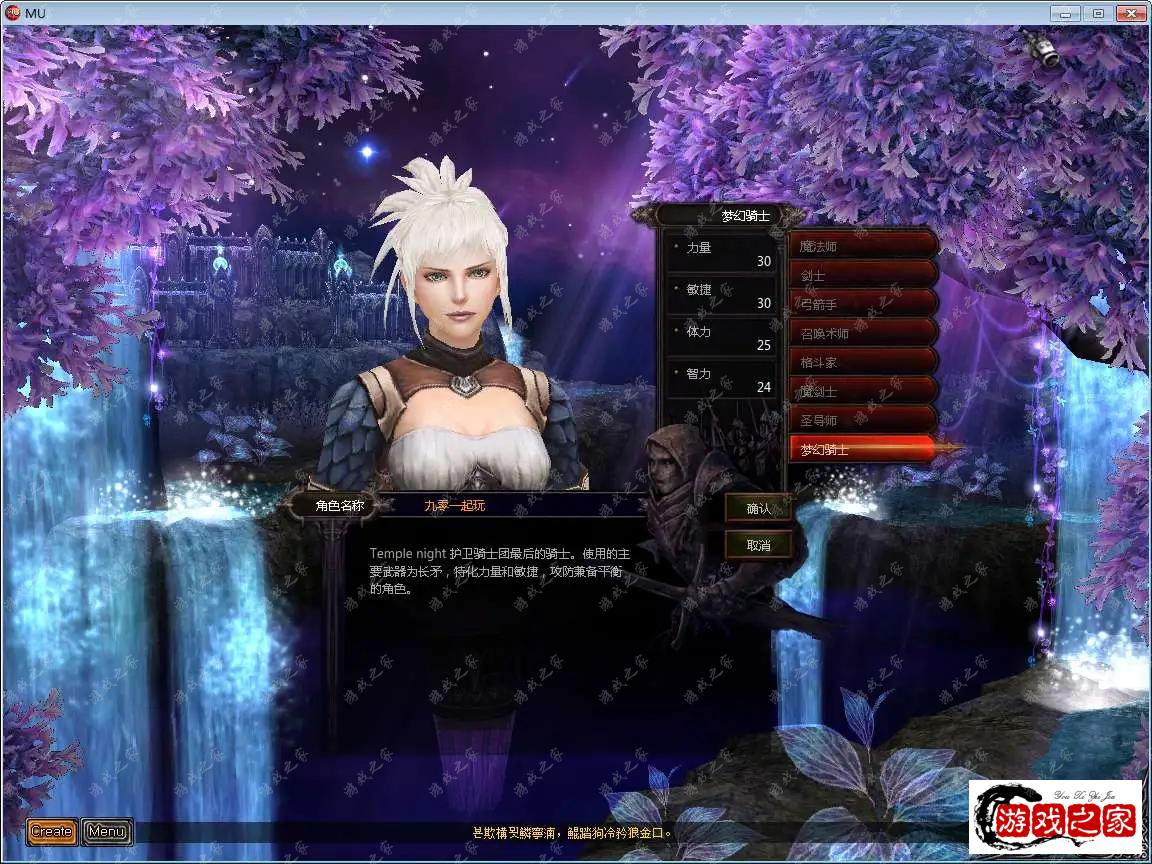Click the highlighted 梦幻骑士 class entry
Viewport: 1152px width, 864px height.
pos(862,450)
